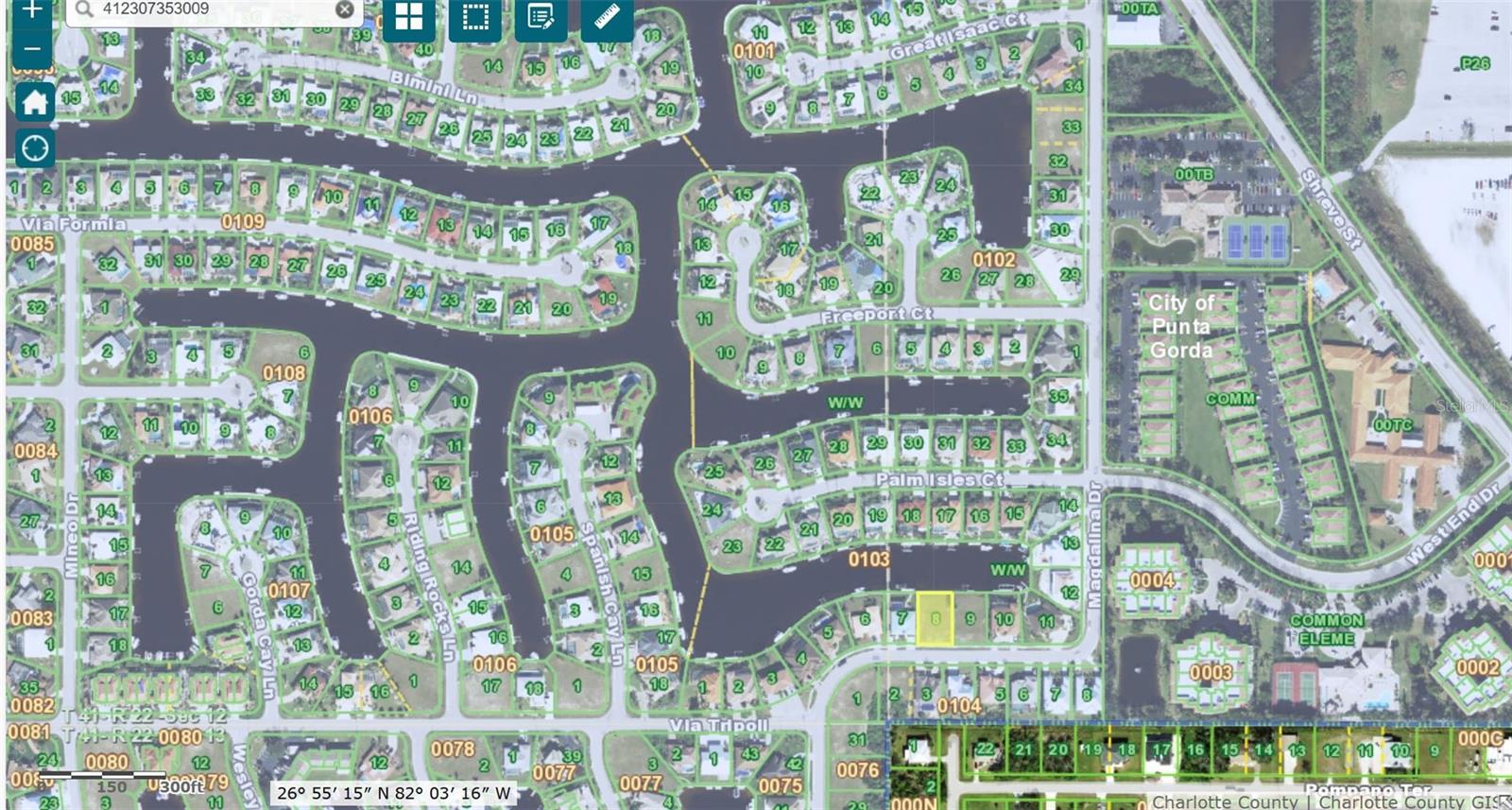
Task: Enable the locate-me crosshair tool
Action: (34, 148)
